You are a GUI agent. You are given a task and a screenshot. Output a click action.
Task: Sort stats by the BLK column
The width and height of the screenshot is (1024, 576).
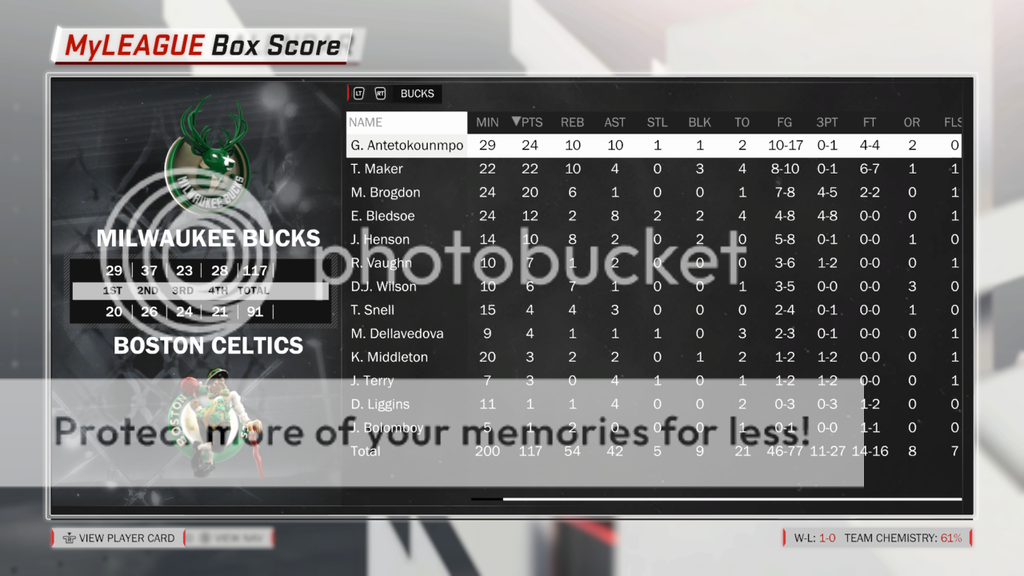tap(700, 122)
